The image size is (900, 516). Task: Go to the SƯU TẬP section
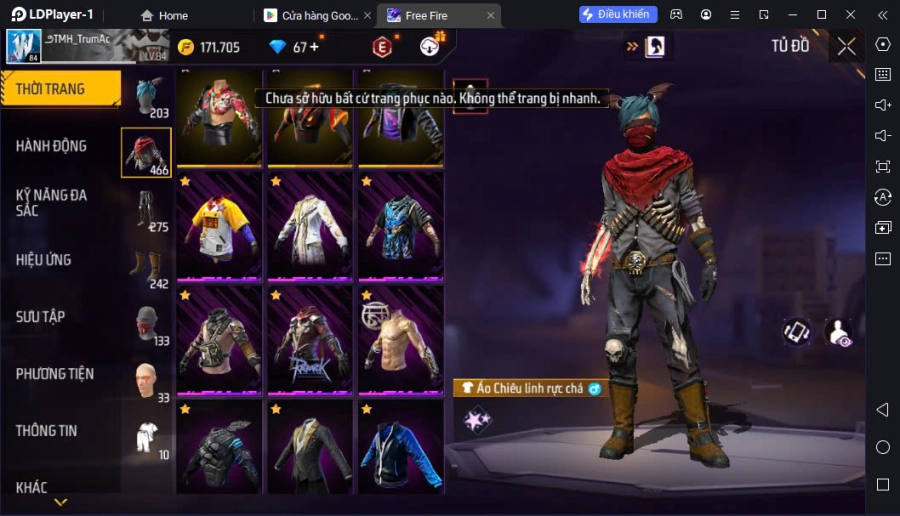[x=41, y=317]
